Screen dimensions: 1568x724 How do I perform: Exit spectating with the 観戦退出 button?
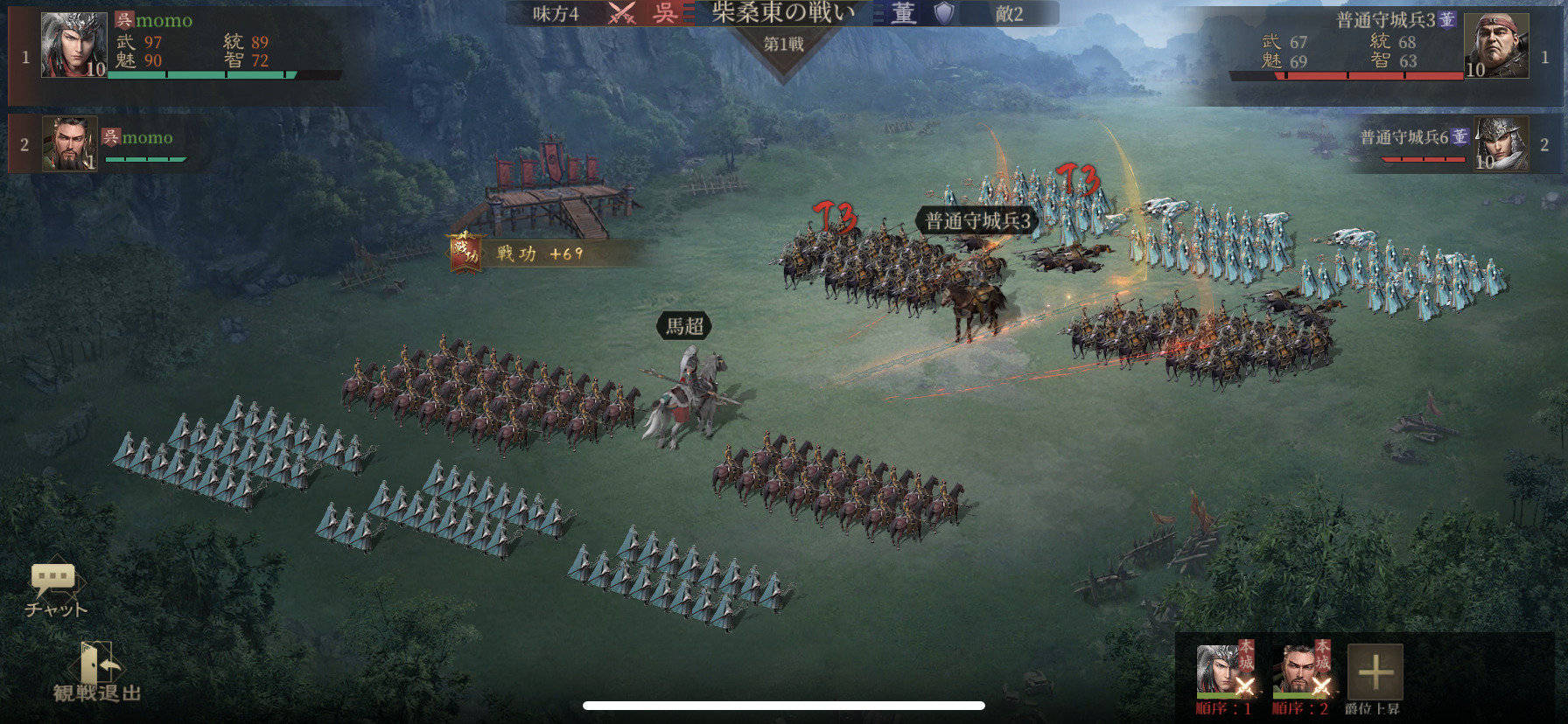point(96,673)
